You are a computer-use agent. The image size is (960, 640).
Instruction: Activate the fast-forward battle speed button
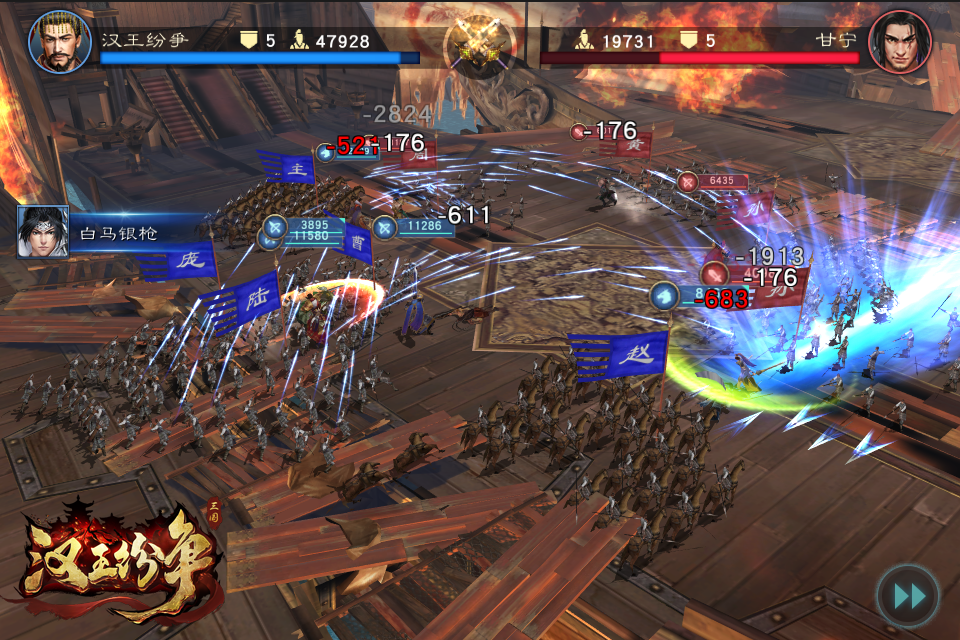908,596
